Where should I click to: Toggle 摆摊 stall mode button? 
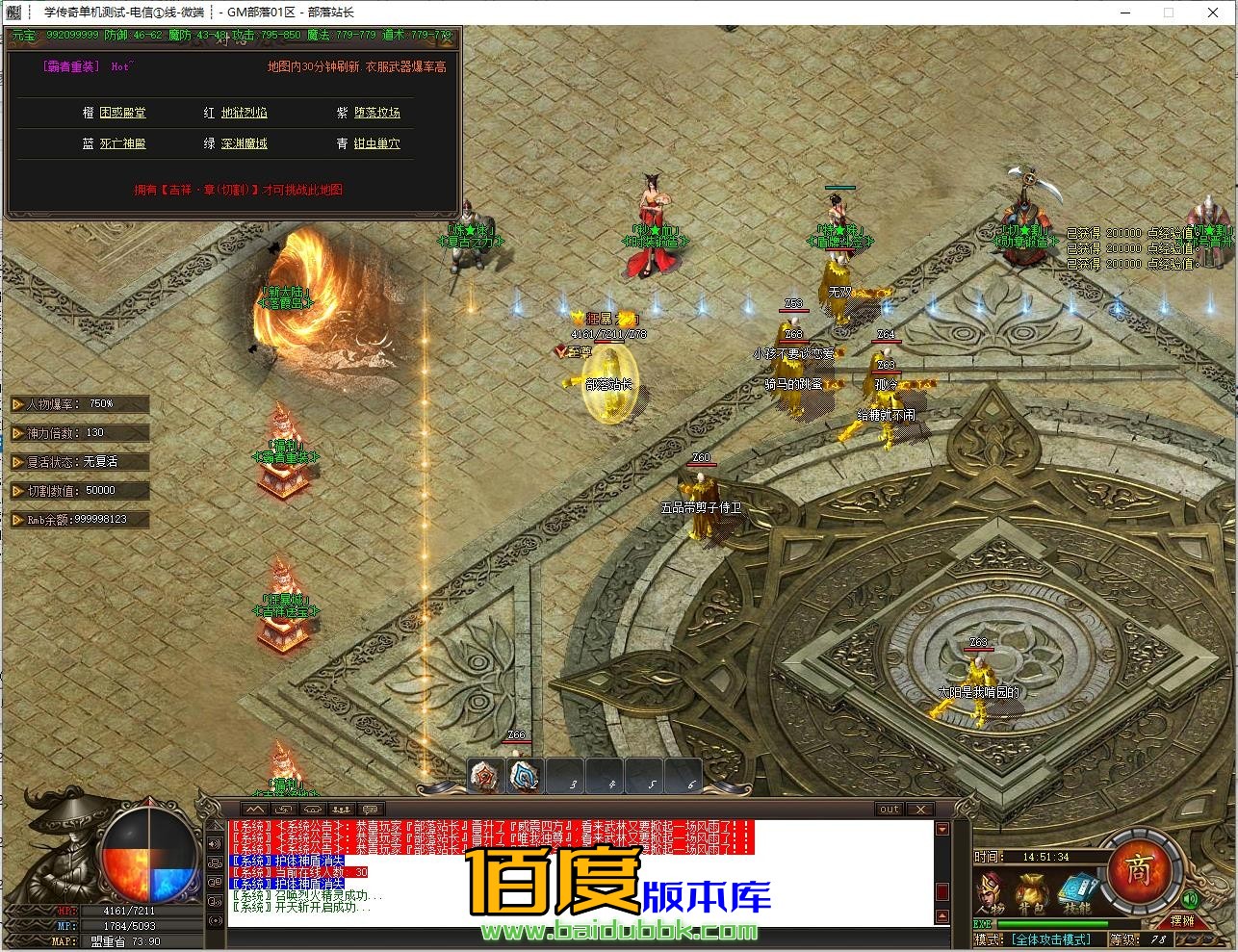pos(1183,922)
